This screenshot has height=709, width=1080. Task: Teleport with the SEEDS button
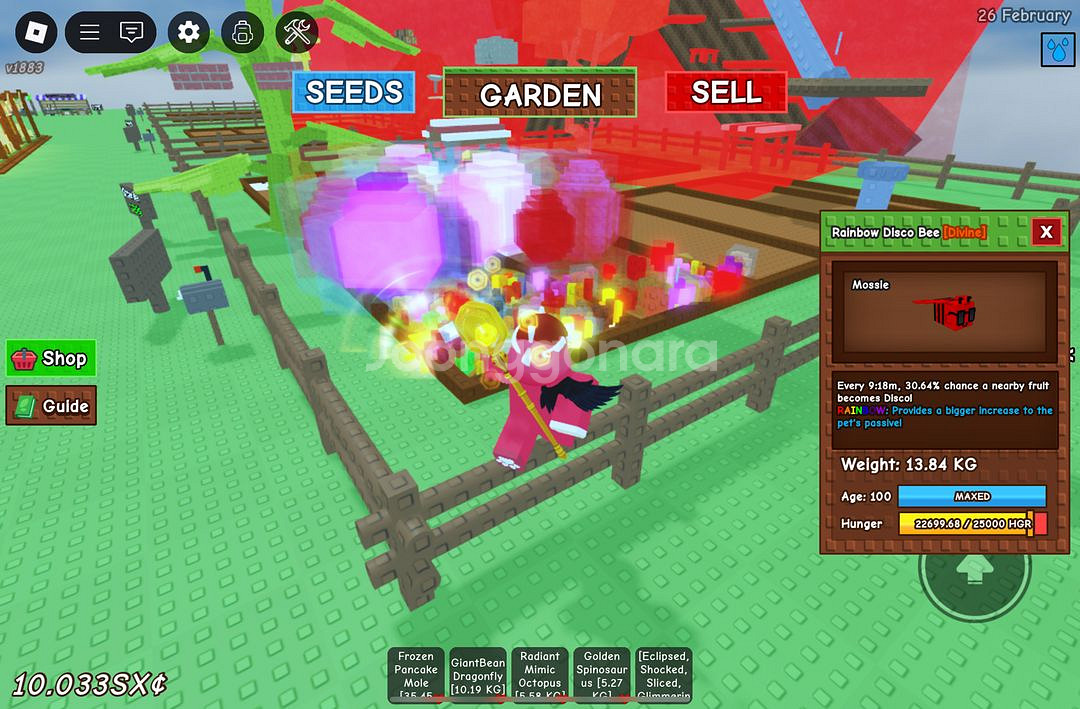354,93
